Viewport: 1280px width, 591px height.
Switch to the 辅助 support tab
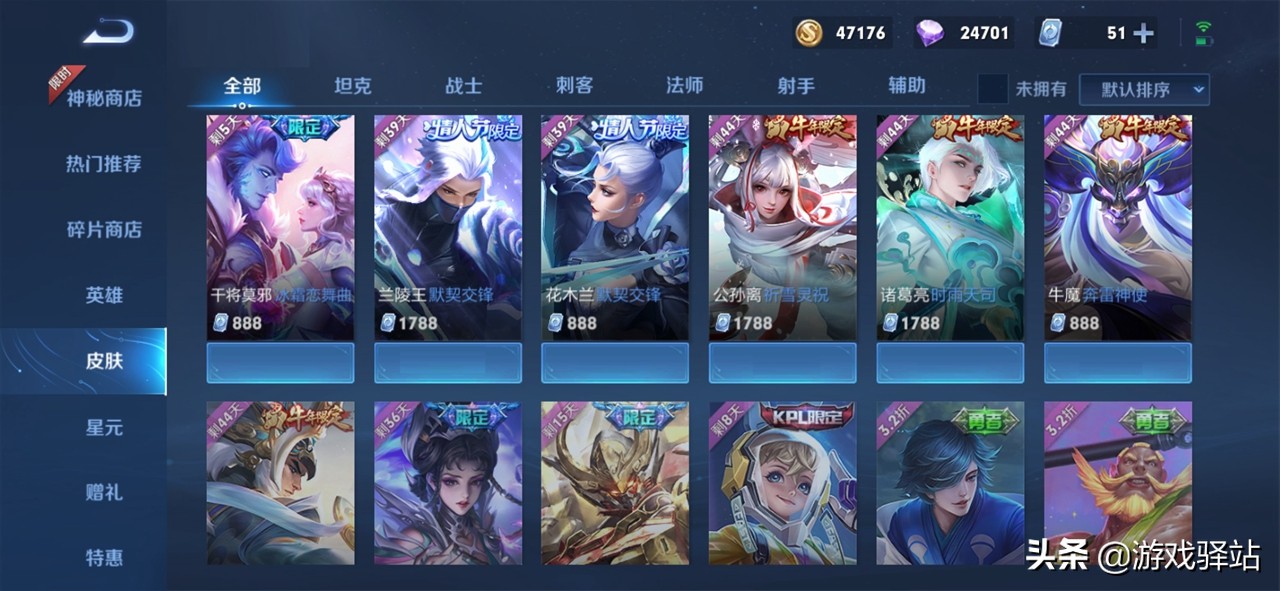pos(907,86)
